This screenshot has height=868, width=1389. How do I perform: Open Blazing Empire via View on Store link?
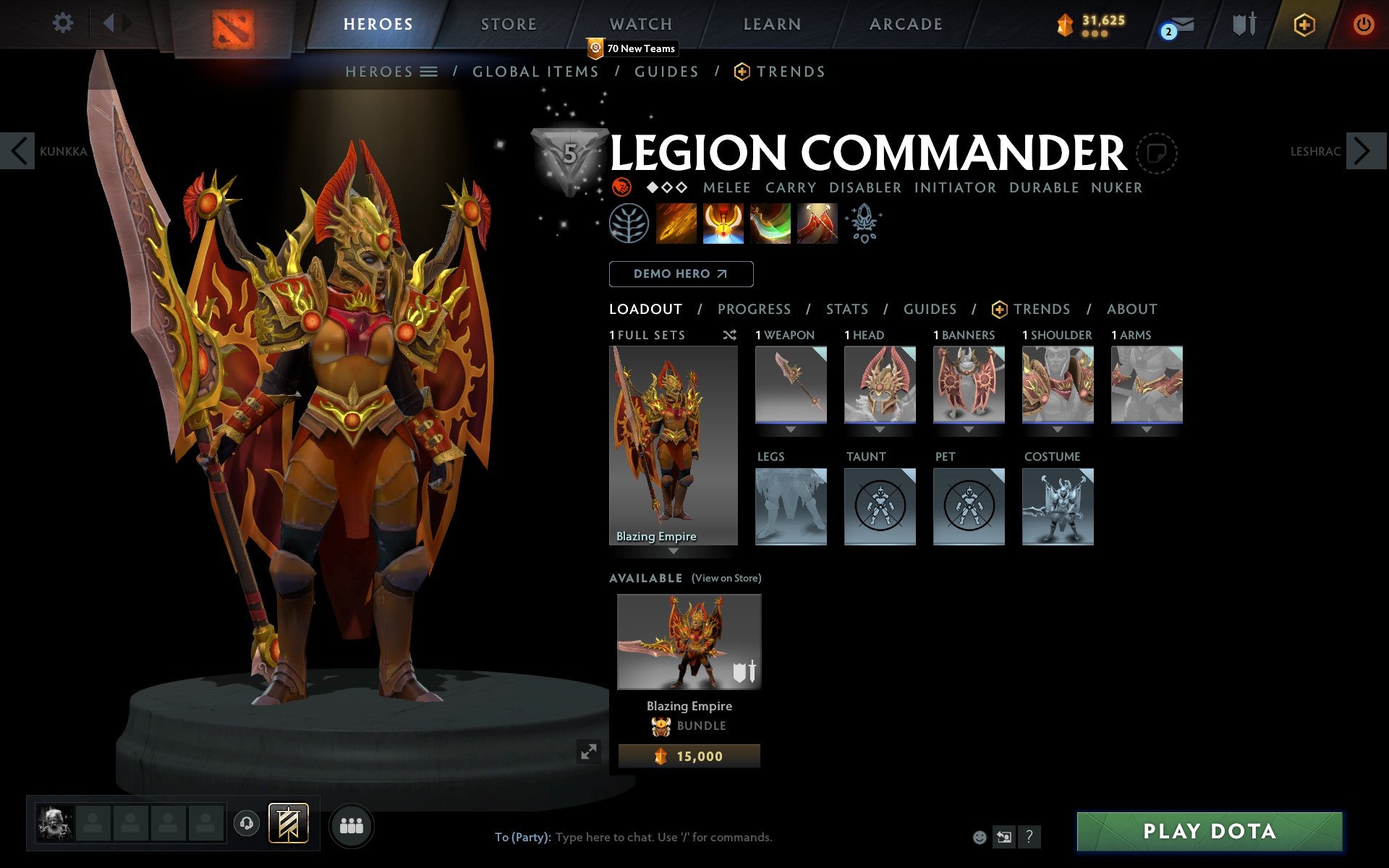click(x=726, y=578)
